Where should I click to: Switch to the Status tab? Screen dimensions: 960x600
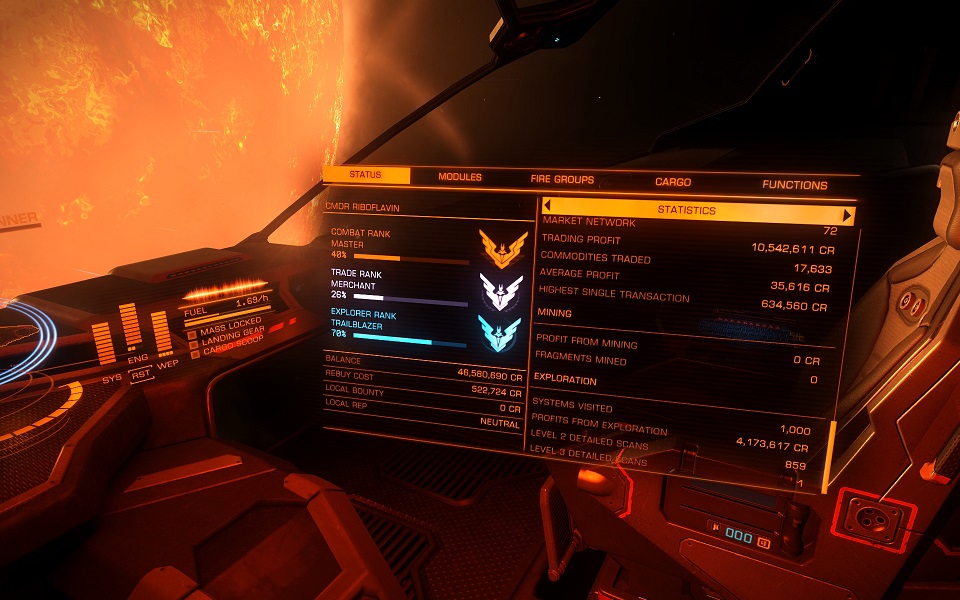coord(365,176)
